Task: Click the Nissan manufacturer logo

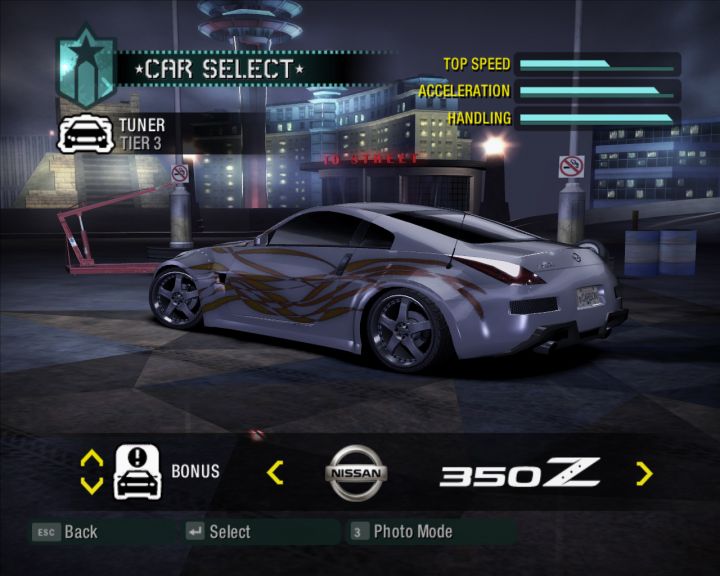Action: point(356,474)
